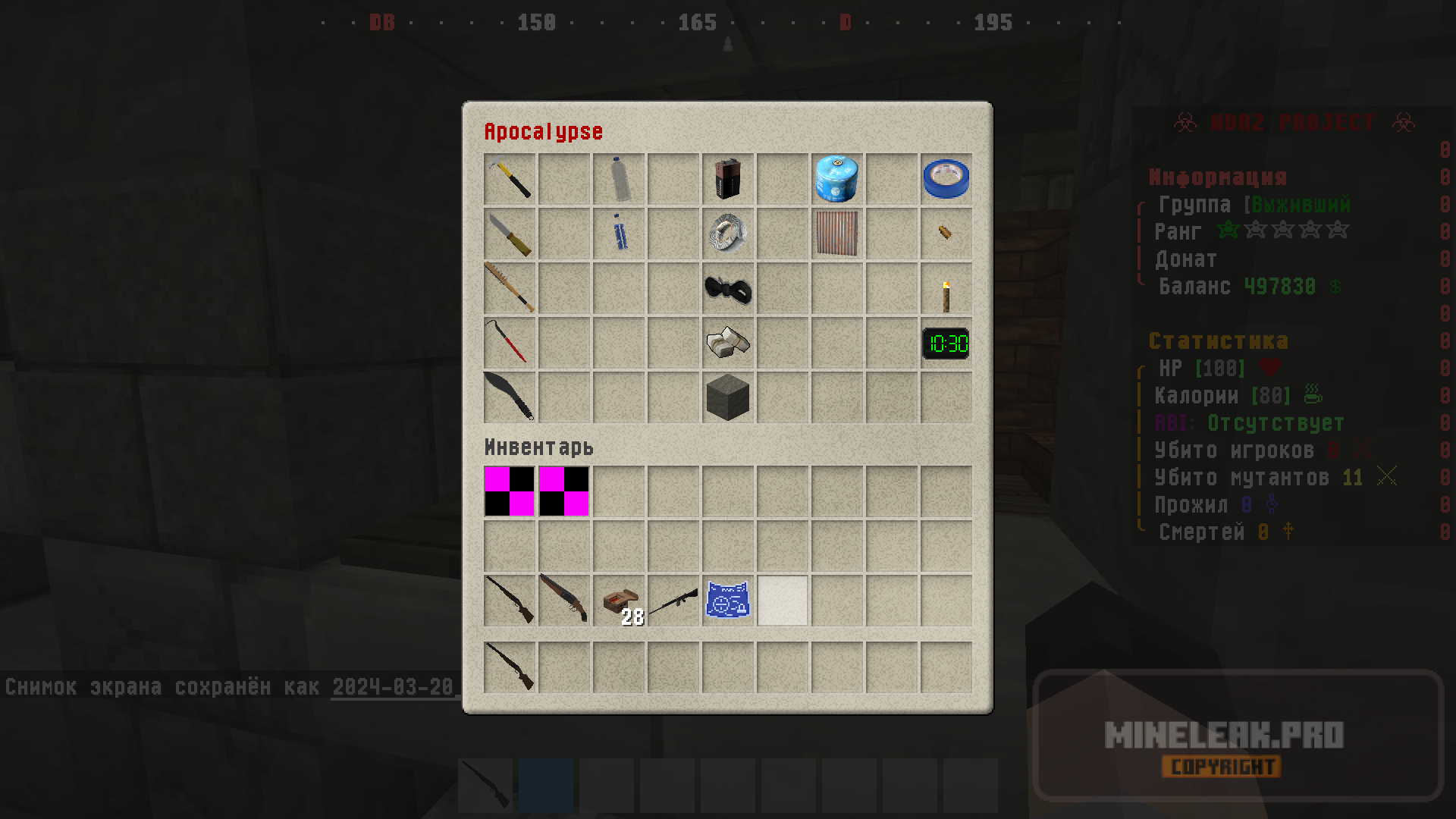Select the coiled wire item

coord(728,234)
